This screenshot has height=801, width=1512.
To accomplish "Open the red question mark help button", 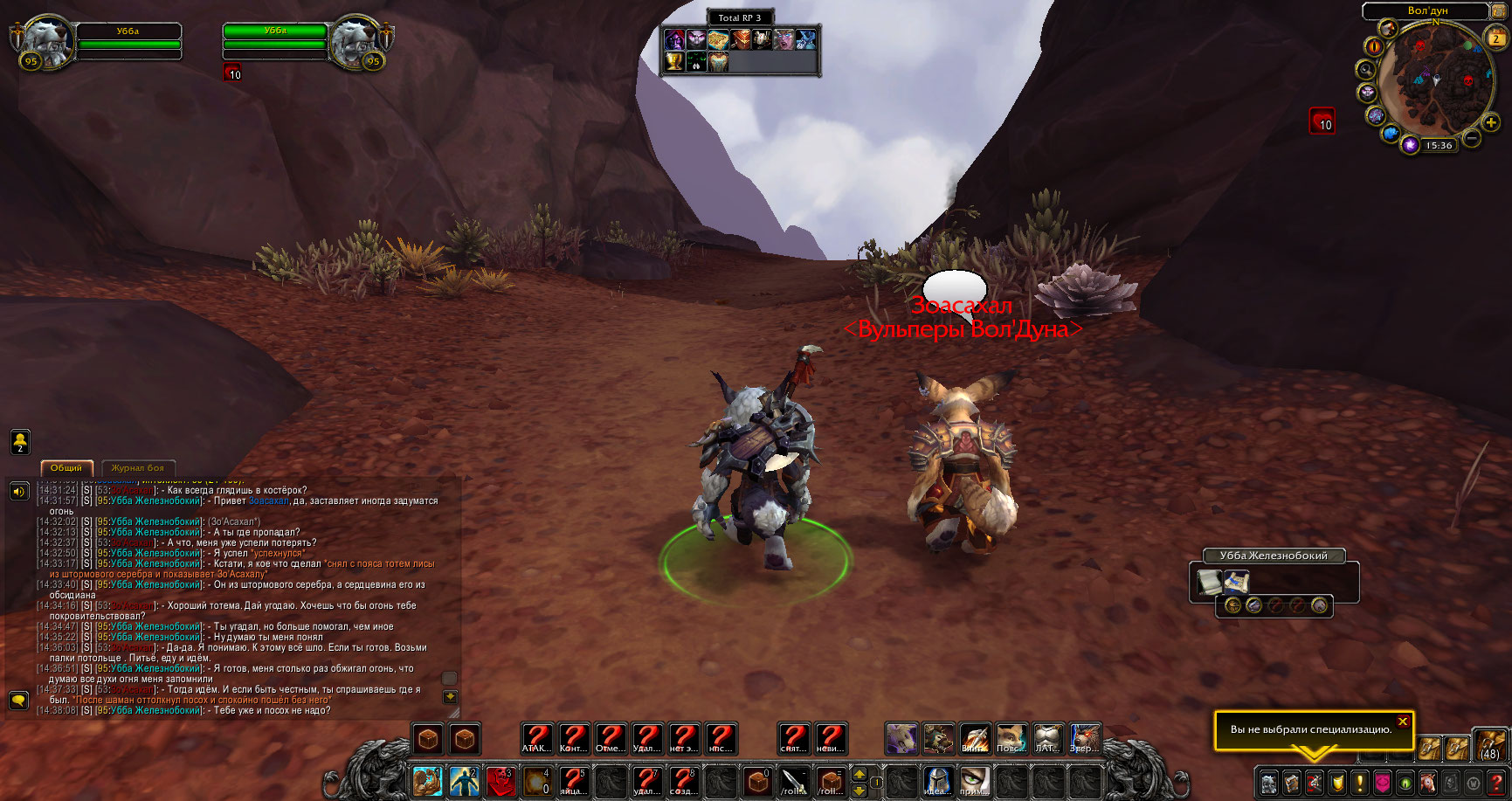I will click(1496, 782).
